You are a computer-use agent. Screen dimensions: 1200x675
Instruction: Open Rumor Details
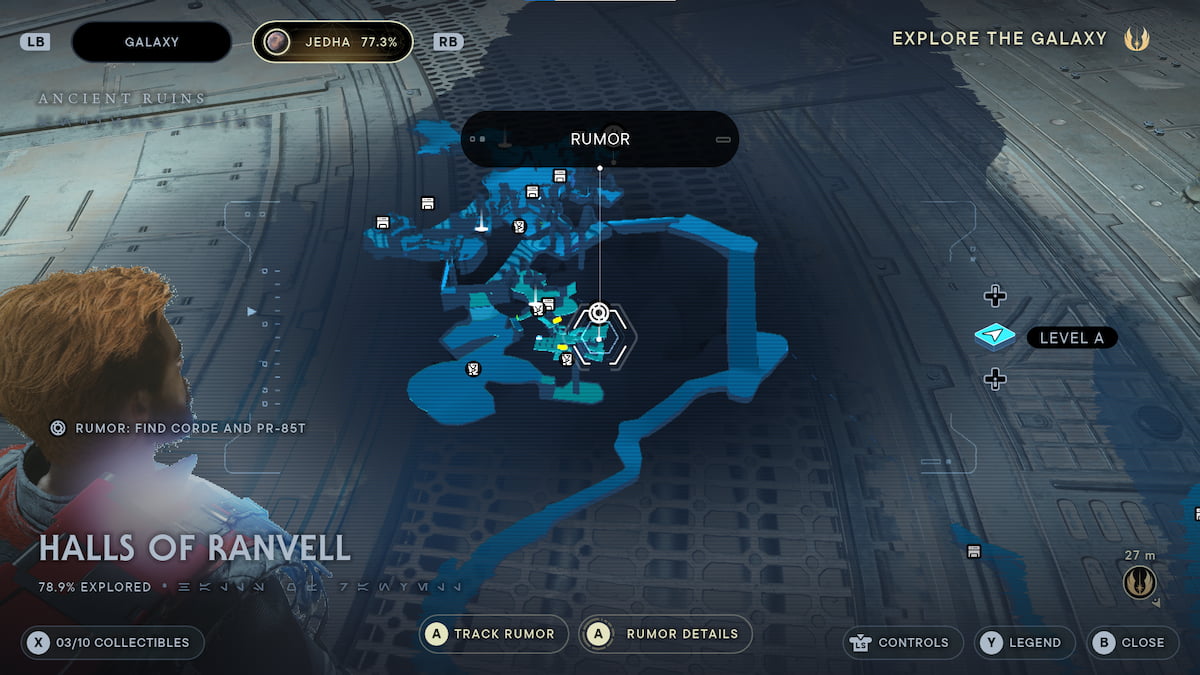click(x=665, y=634)
